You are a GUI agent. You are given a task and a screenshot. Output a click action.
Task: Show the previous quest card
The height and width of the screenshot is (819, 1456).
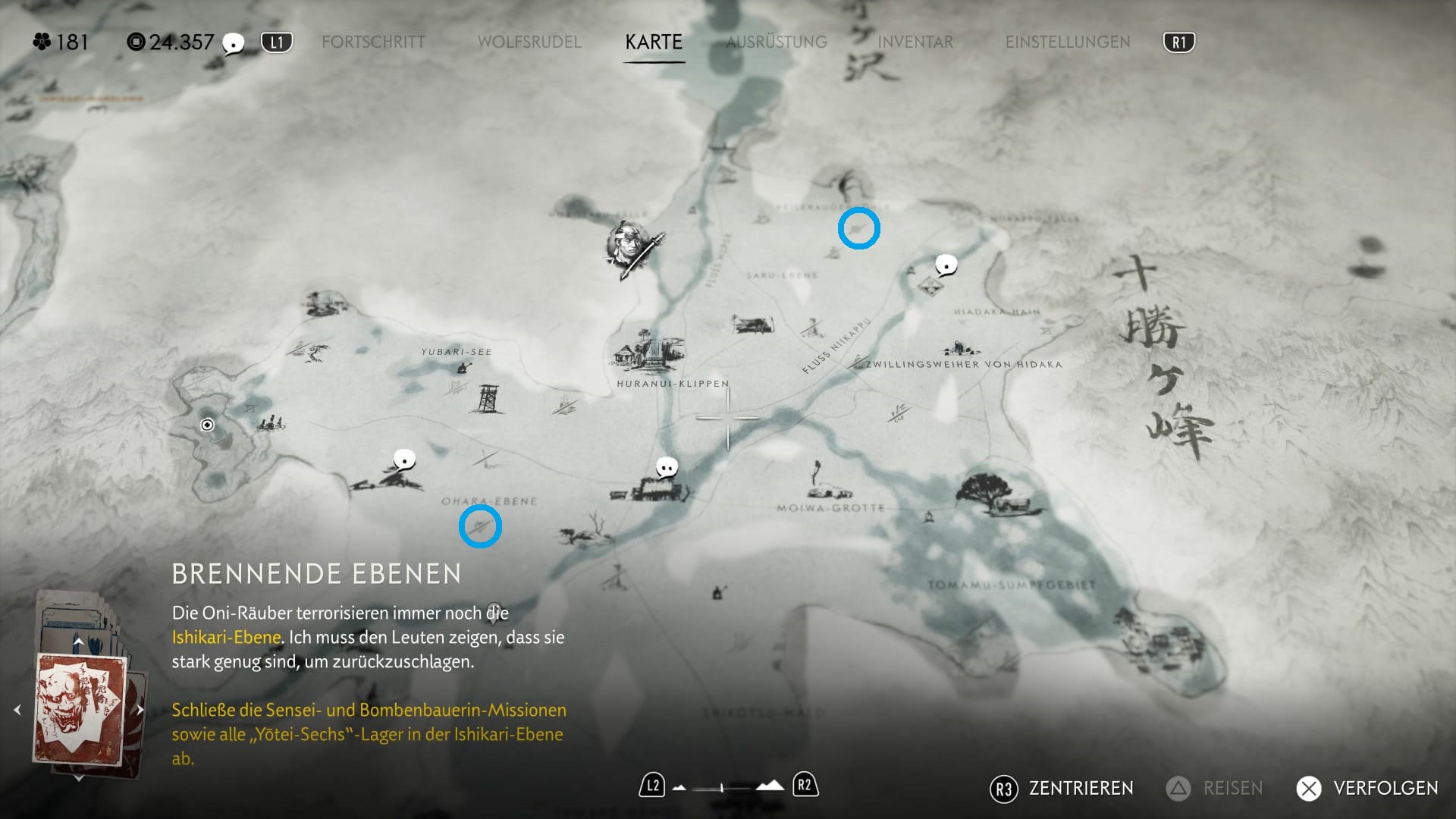[x=17, y=710]
